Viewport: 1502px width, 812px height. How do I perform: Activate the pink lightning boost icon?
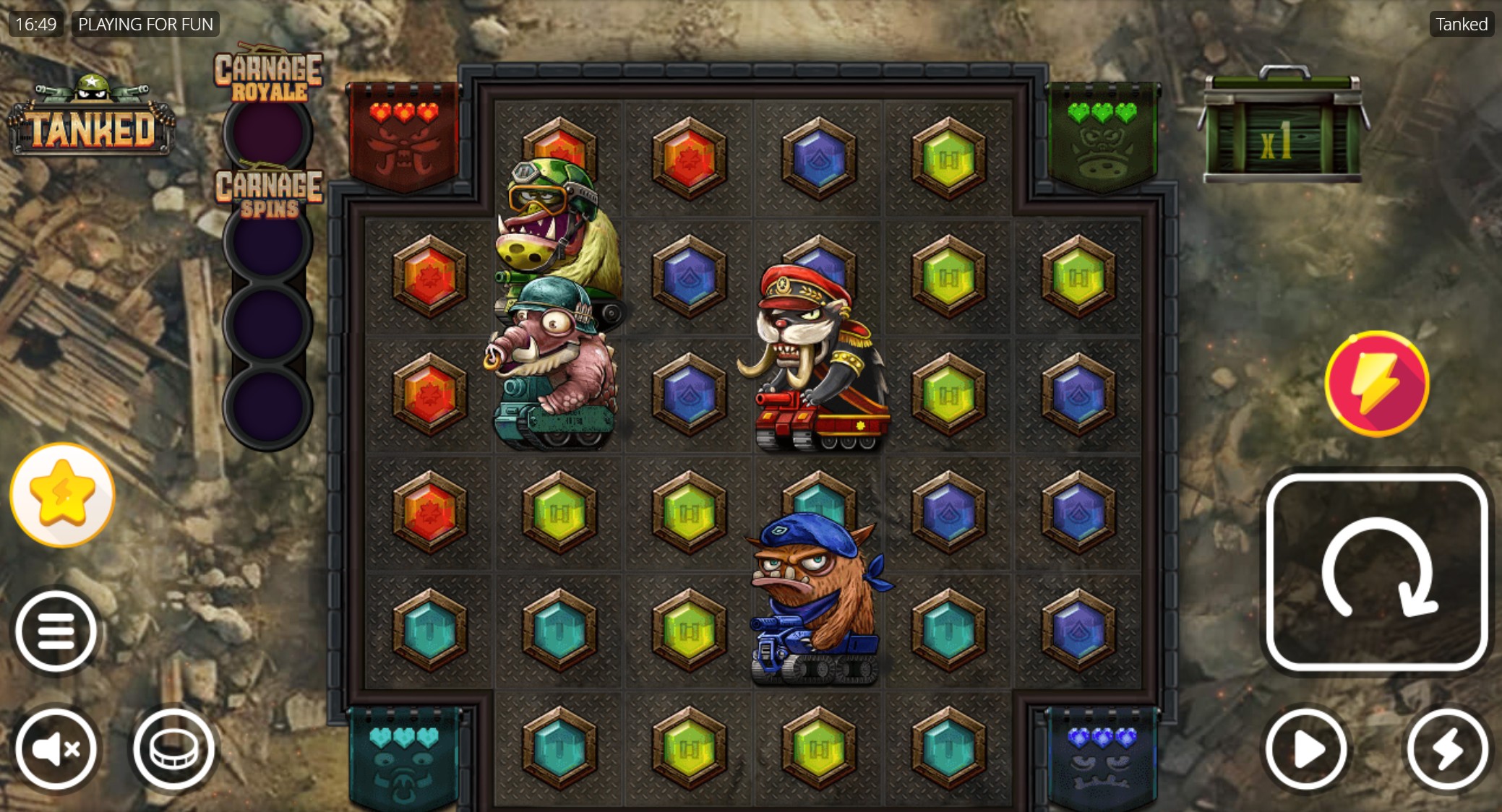(x=1376, y=384)
